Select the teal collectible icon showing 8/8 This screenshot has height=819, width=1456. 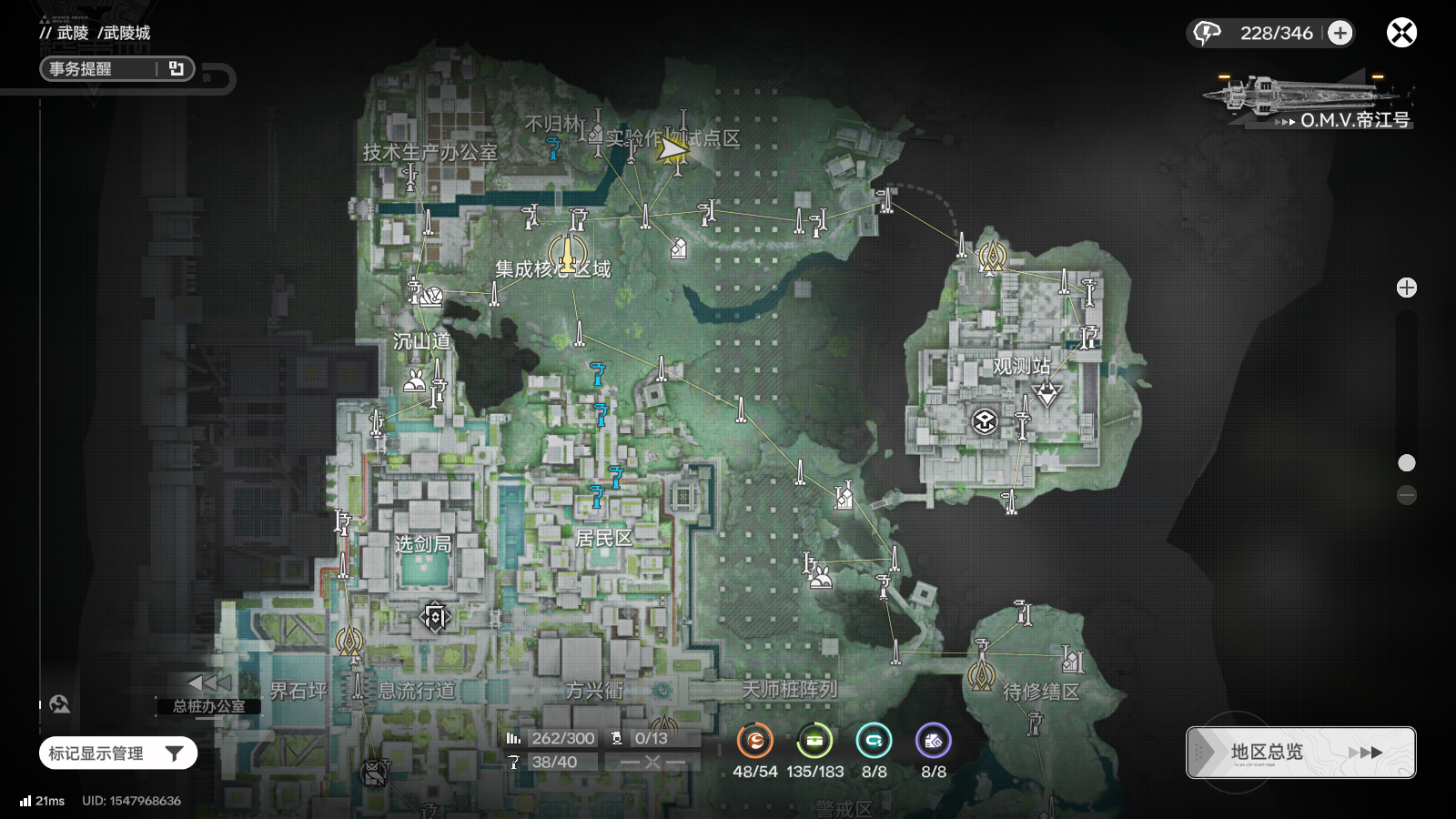[x=874, y=741]
